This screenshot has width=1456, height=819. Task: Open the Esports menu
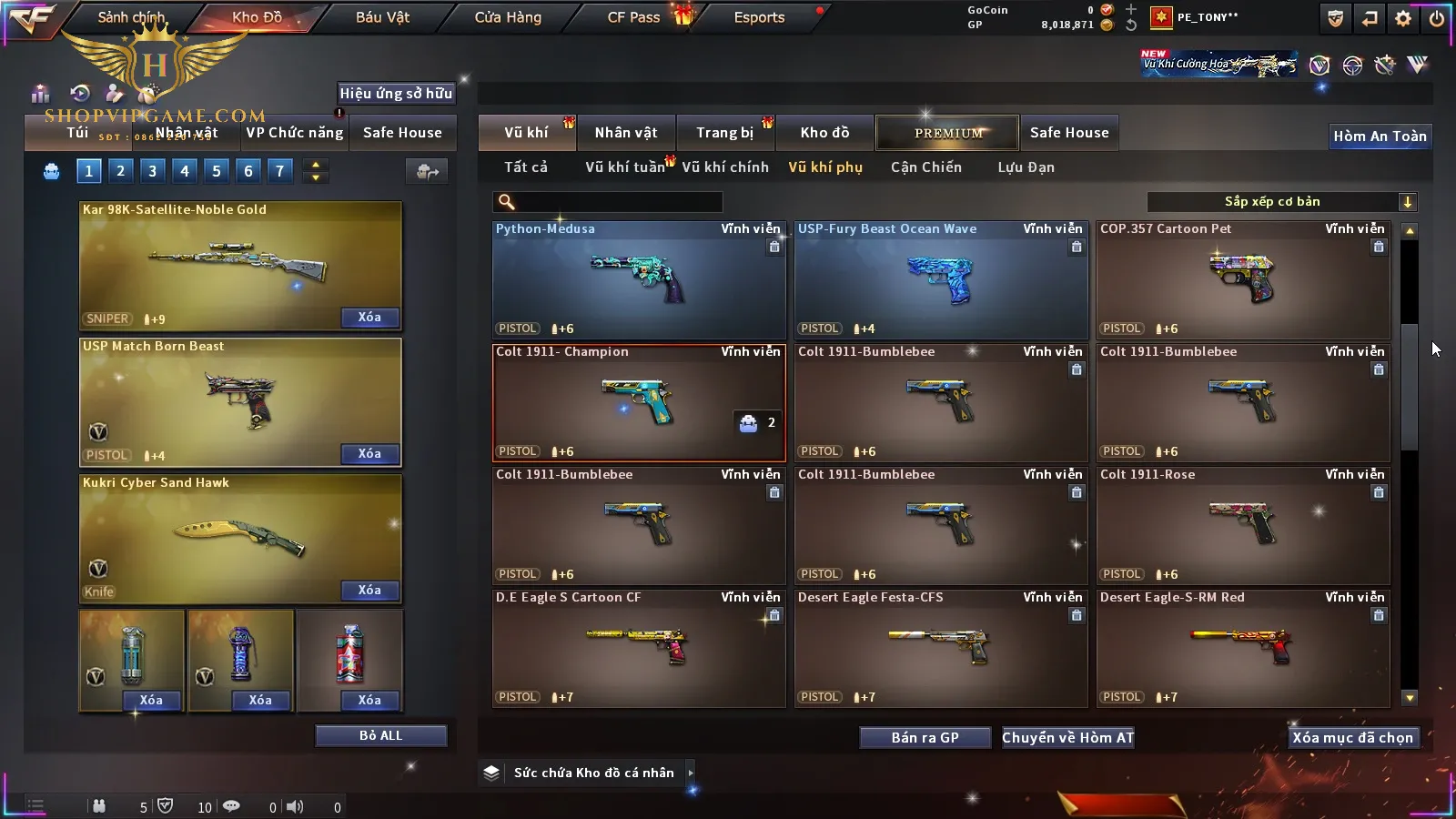759,17
